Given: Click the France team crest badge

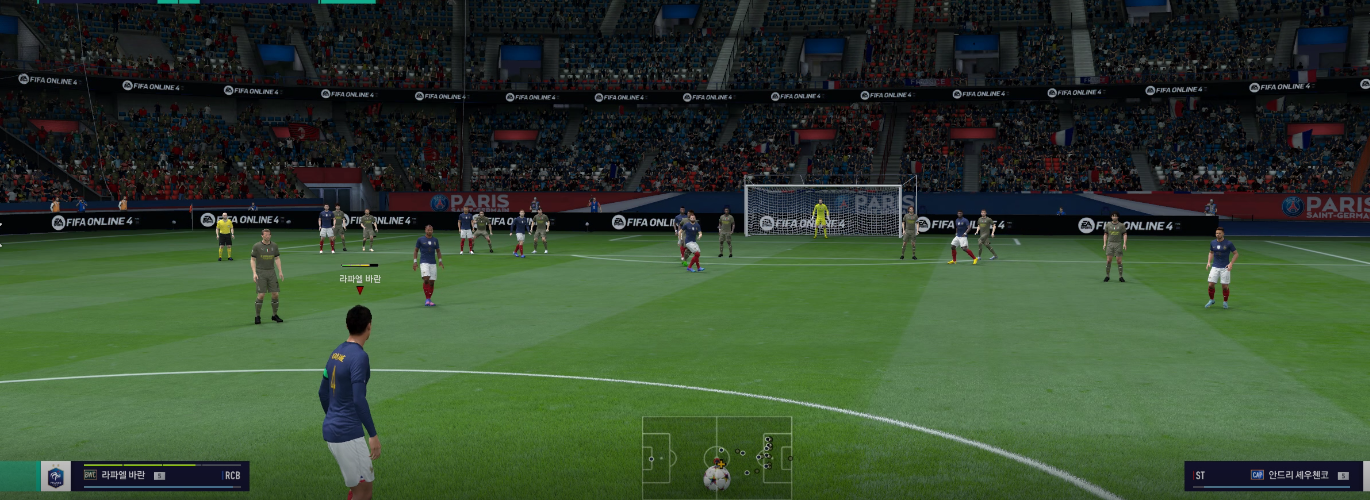Looking at the screenshot, I should point(57,476).
